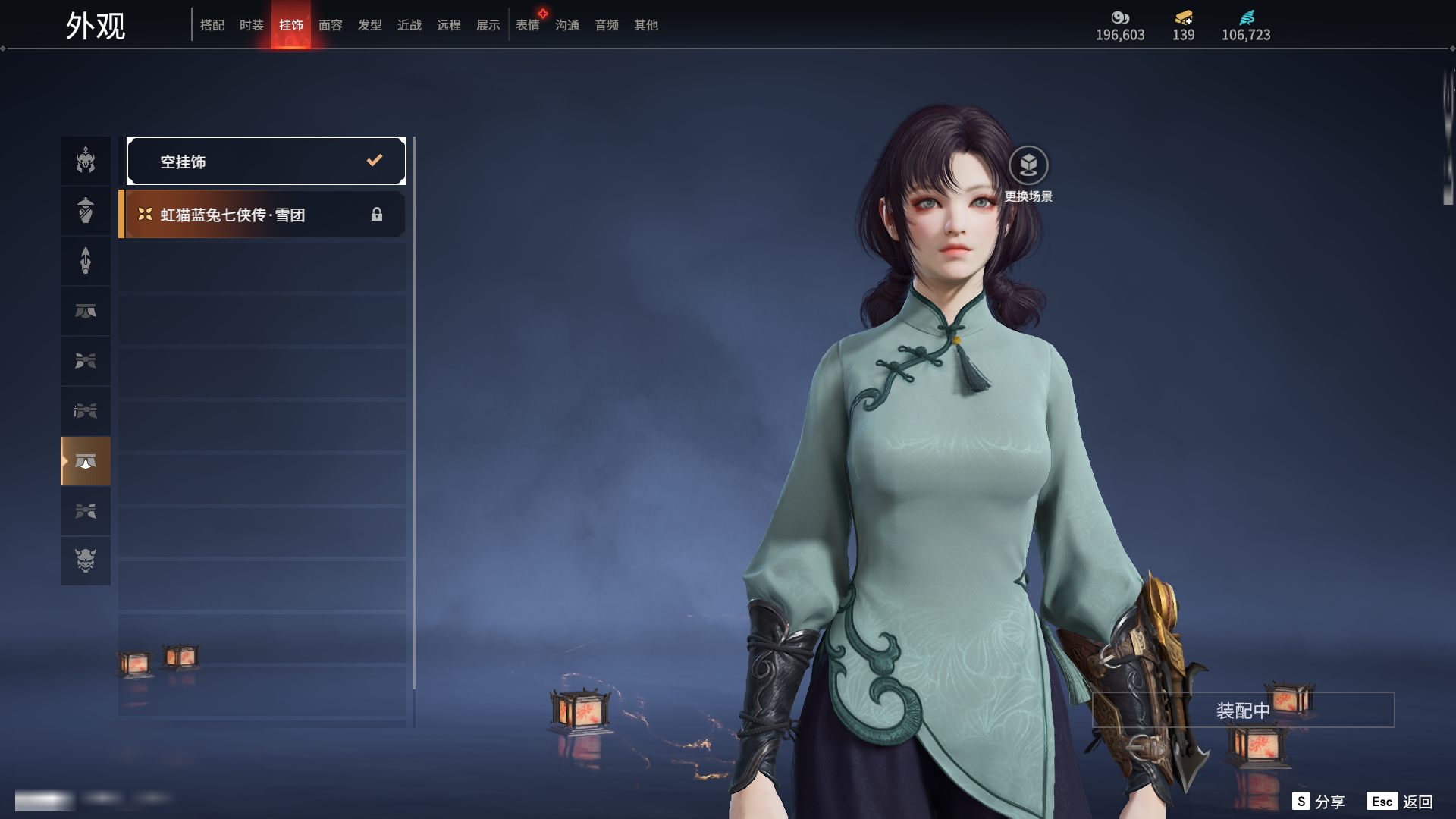
Task: Select the 音频 tab
Action: 607,25
